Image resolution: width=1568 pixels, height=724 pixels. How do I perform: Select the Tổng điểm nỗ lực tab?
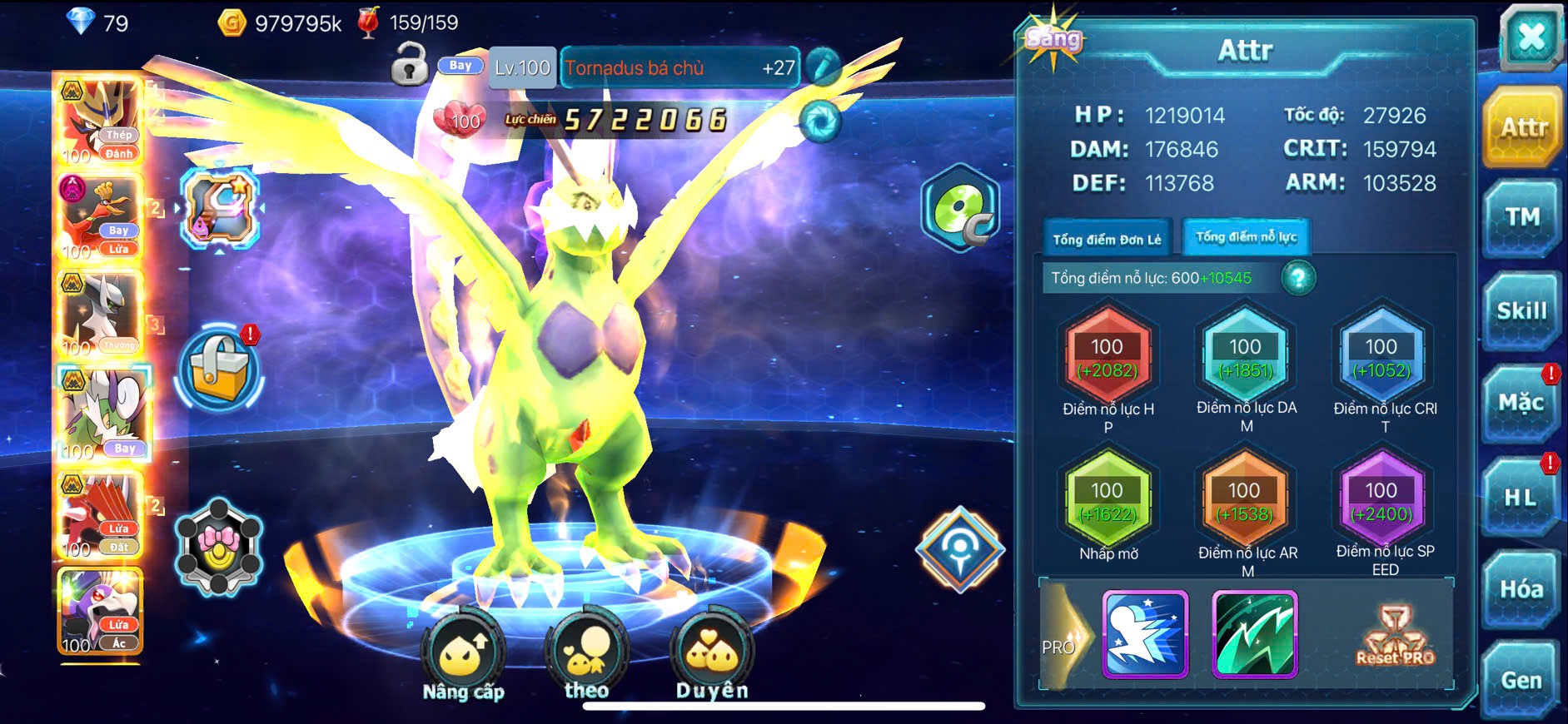pyautogui.click(x=1246, y=238)
